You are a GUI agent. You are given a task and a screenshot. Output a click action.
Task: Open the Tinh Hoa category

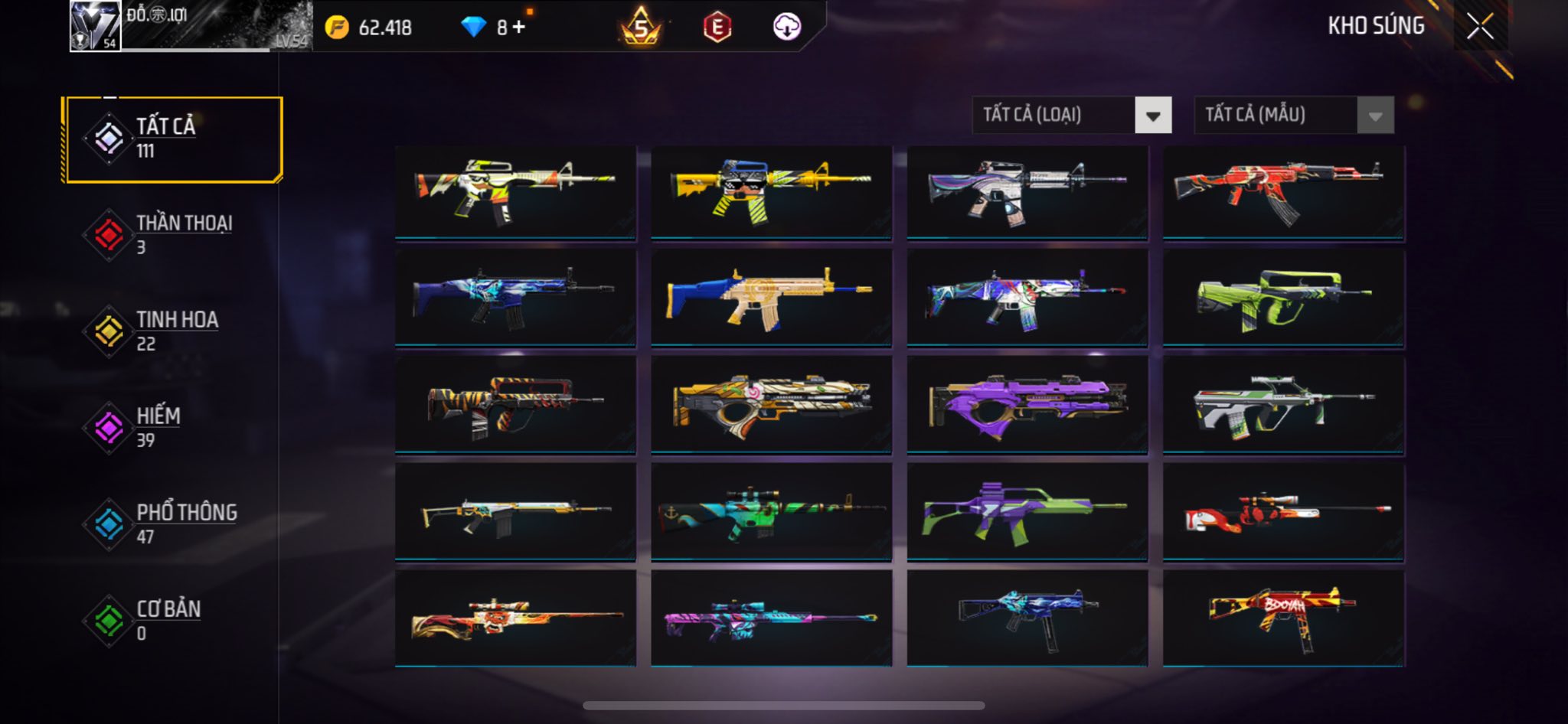pos(174,331)
